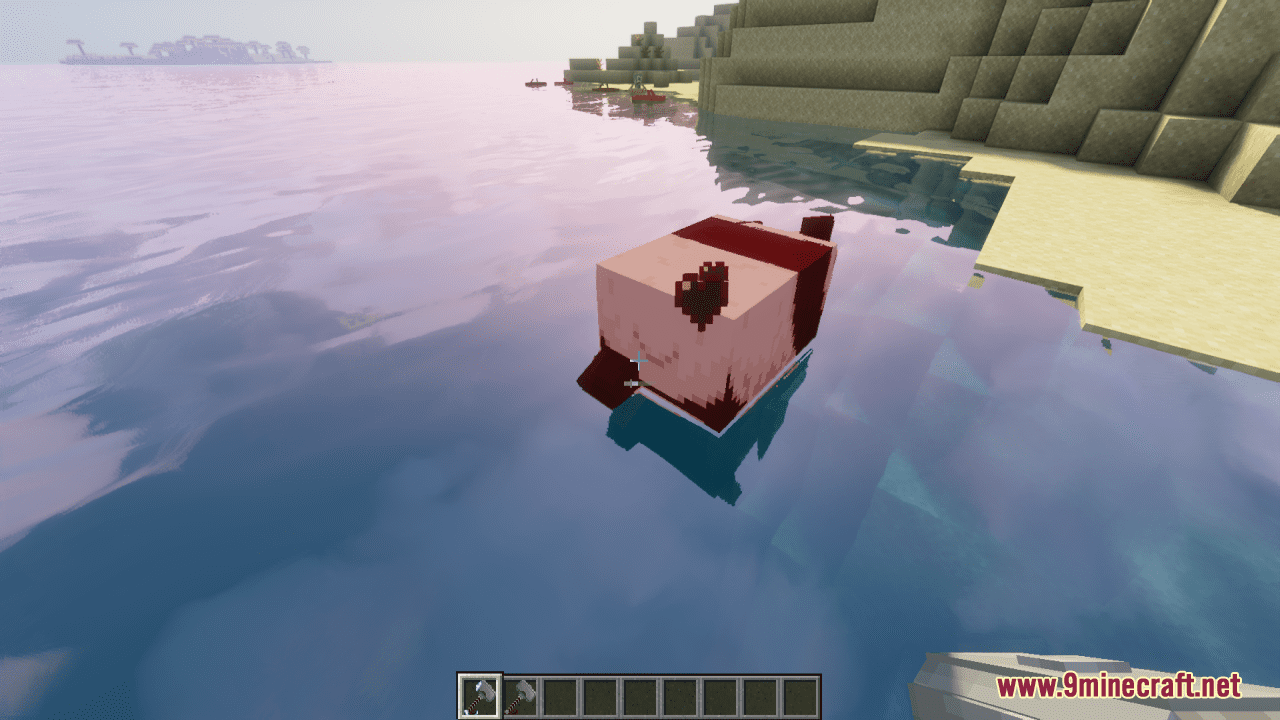Click the empty seventh hotbar slot
The width and height of the screenshot is (1280, 720).
pyautogui.click(x=718, y=697)
